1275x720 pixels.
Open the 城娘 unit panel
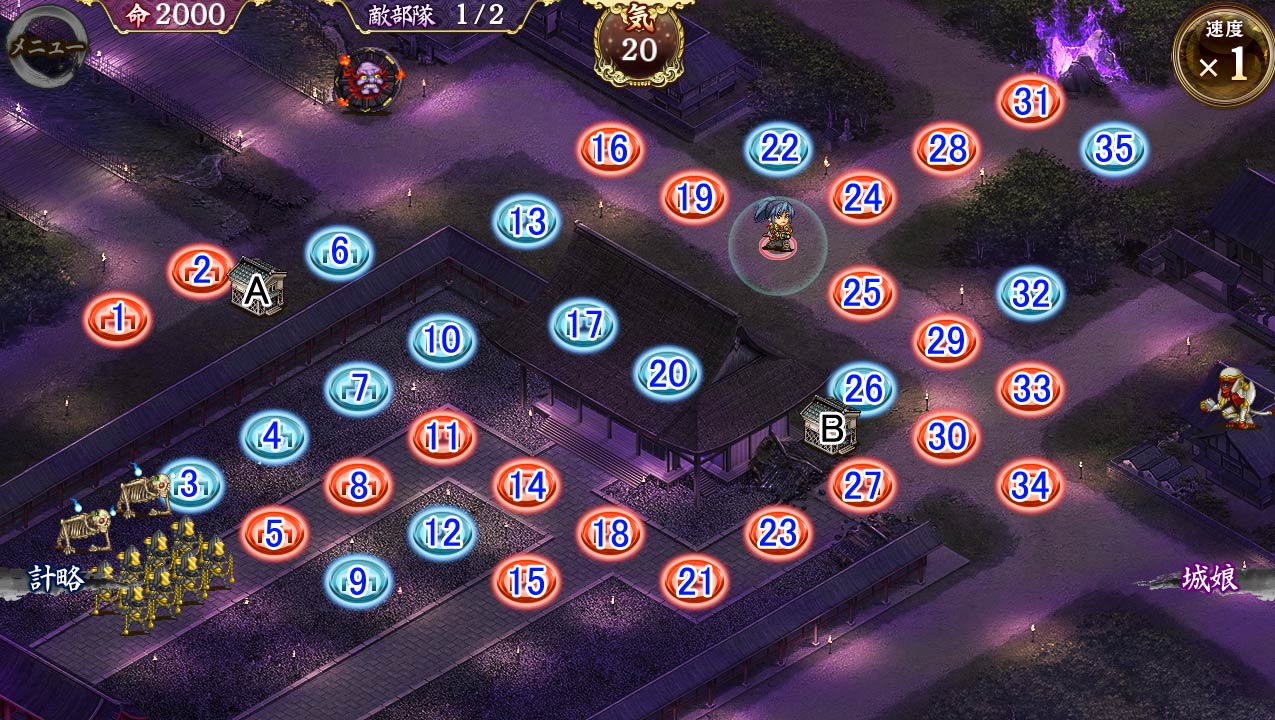tap(1210, 578)
